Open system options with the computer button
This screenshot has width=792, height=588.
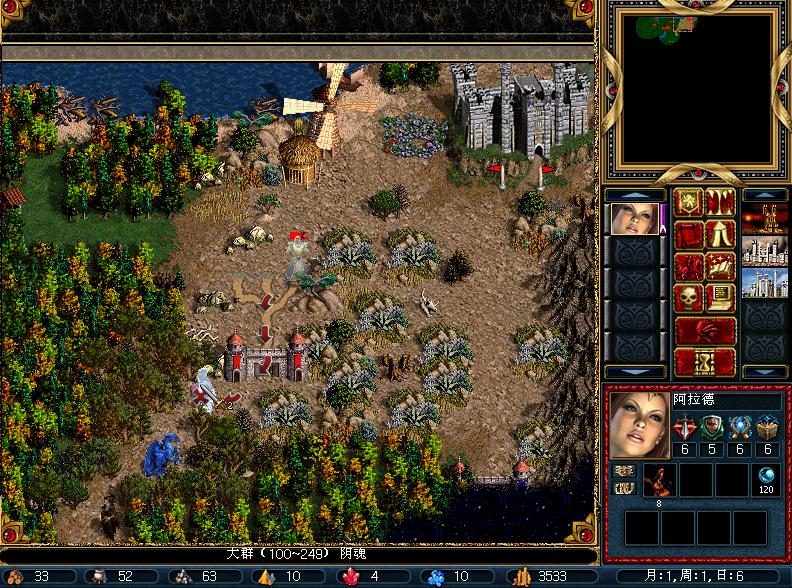(720, 298)
